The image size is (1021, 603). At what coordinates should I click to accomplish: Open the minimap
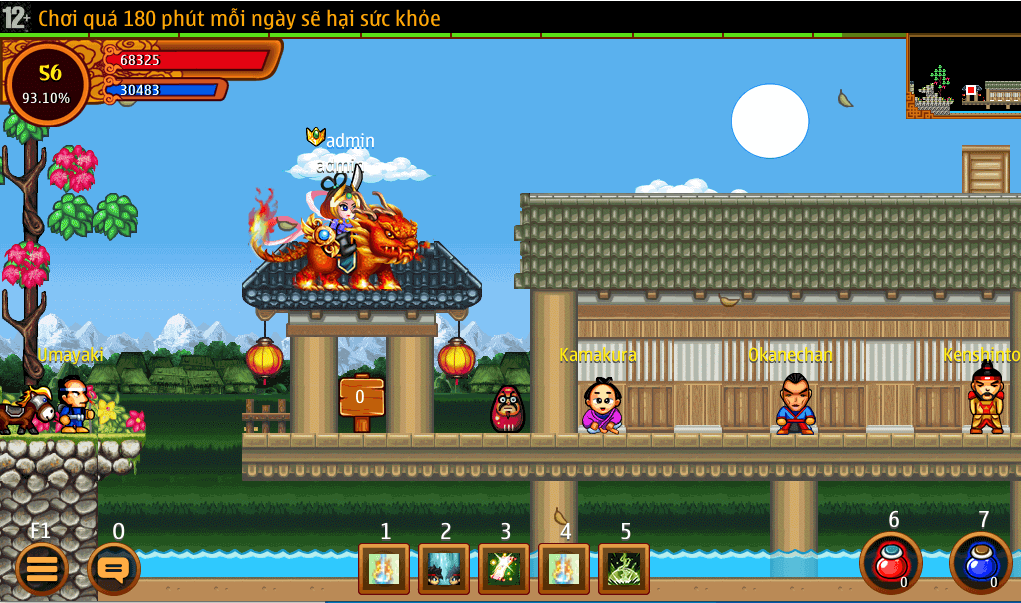[963, 77]
